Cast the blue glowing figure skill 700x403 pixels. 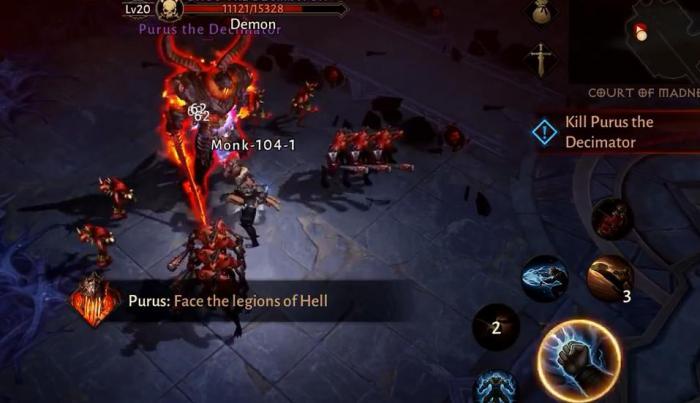coord(494,388)
